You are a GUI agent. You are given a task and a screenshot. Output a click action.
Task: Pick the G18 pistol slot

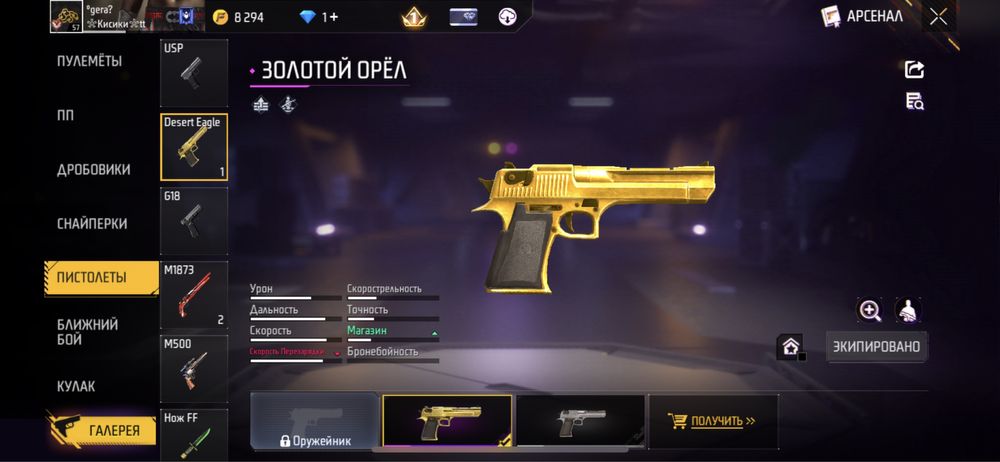[x=193, y=220]
